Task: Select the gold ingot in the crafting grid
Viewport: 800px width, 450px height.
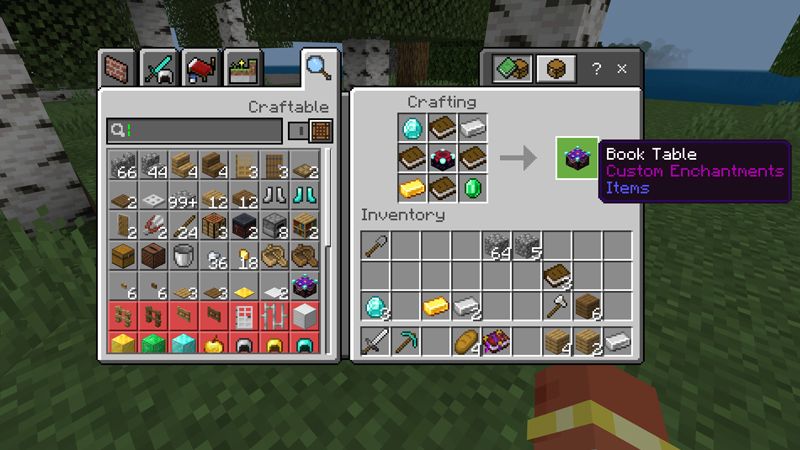Action: [412, 188]
